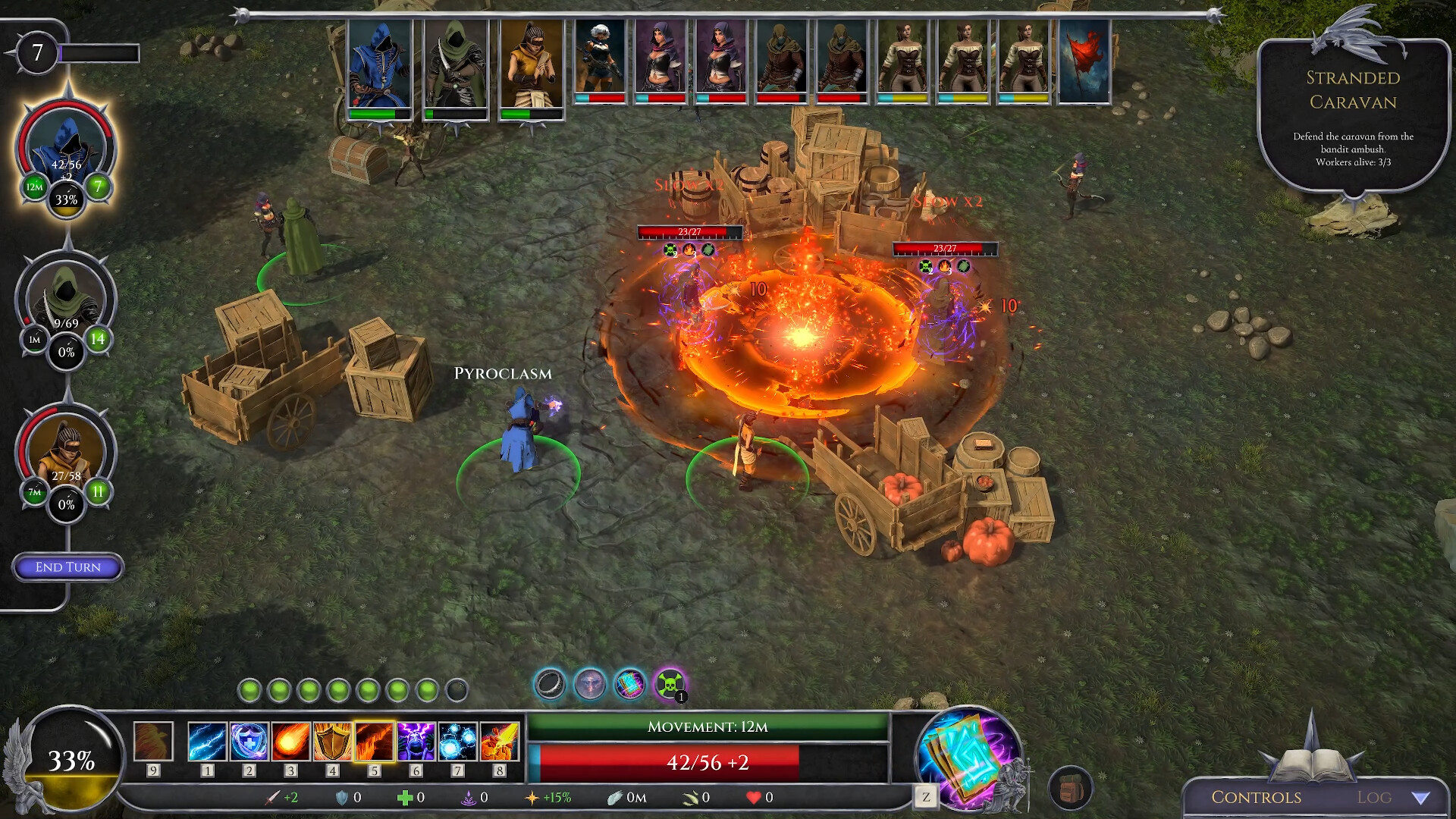This screenshot has height=819, width=1456.
Task: Activate the golden shield ability in slot 4
Action: (332, 747)
